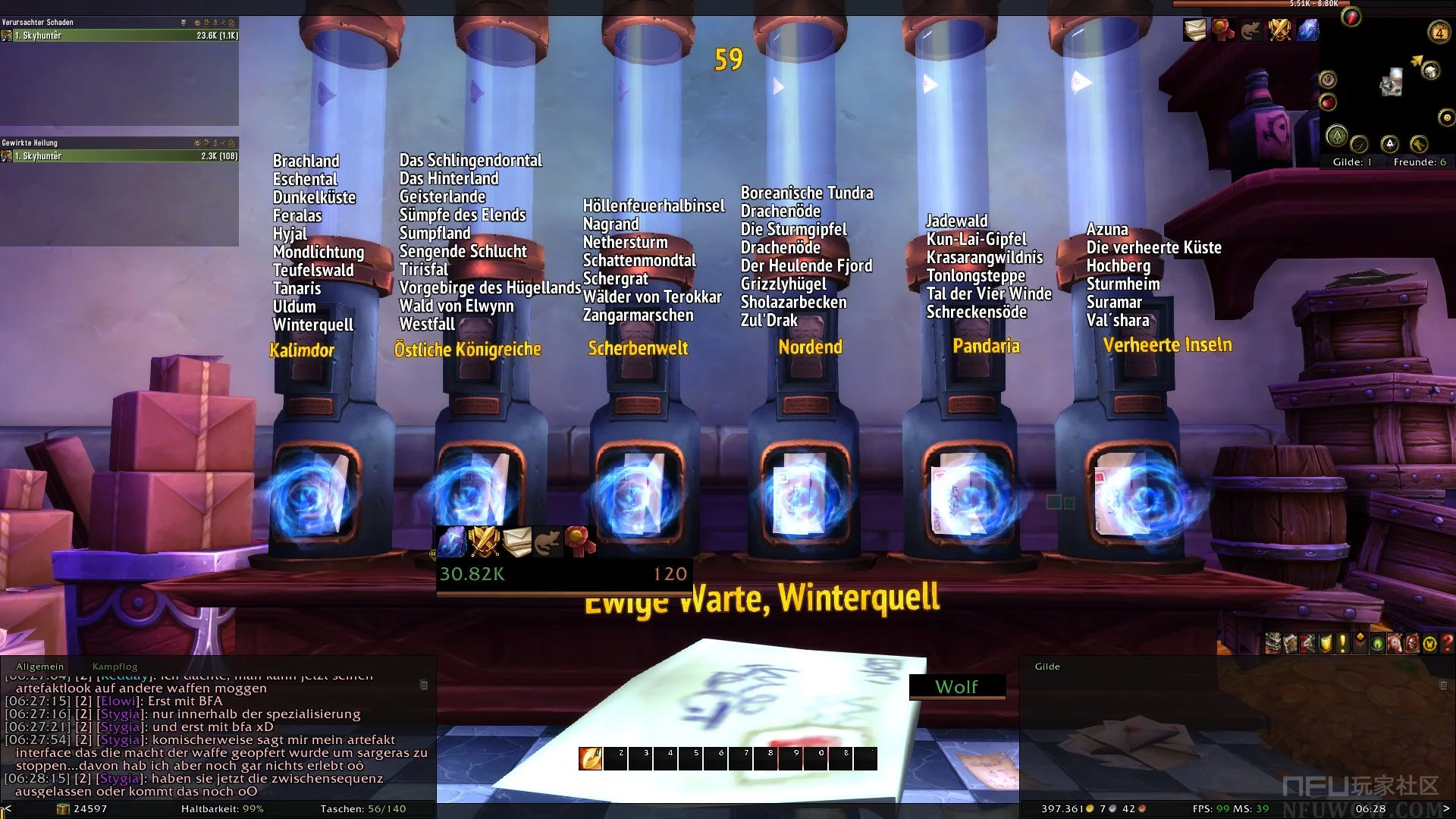Switch to the Allgemein chat tab
Viewport: 1456px width, 819px height.
tap(40, 667)
